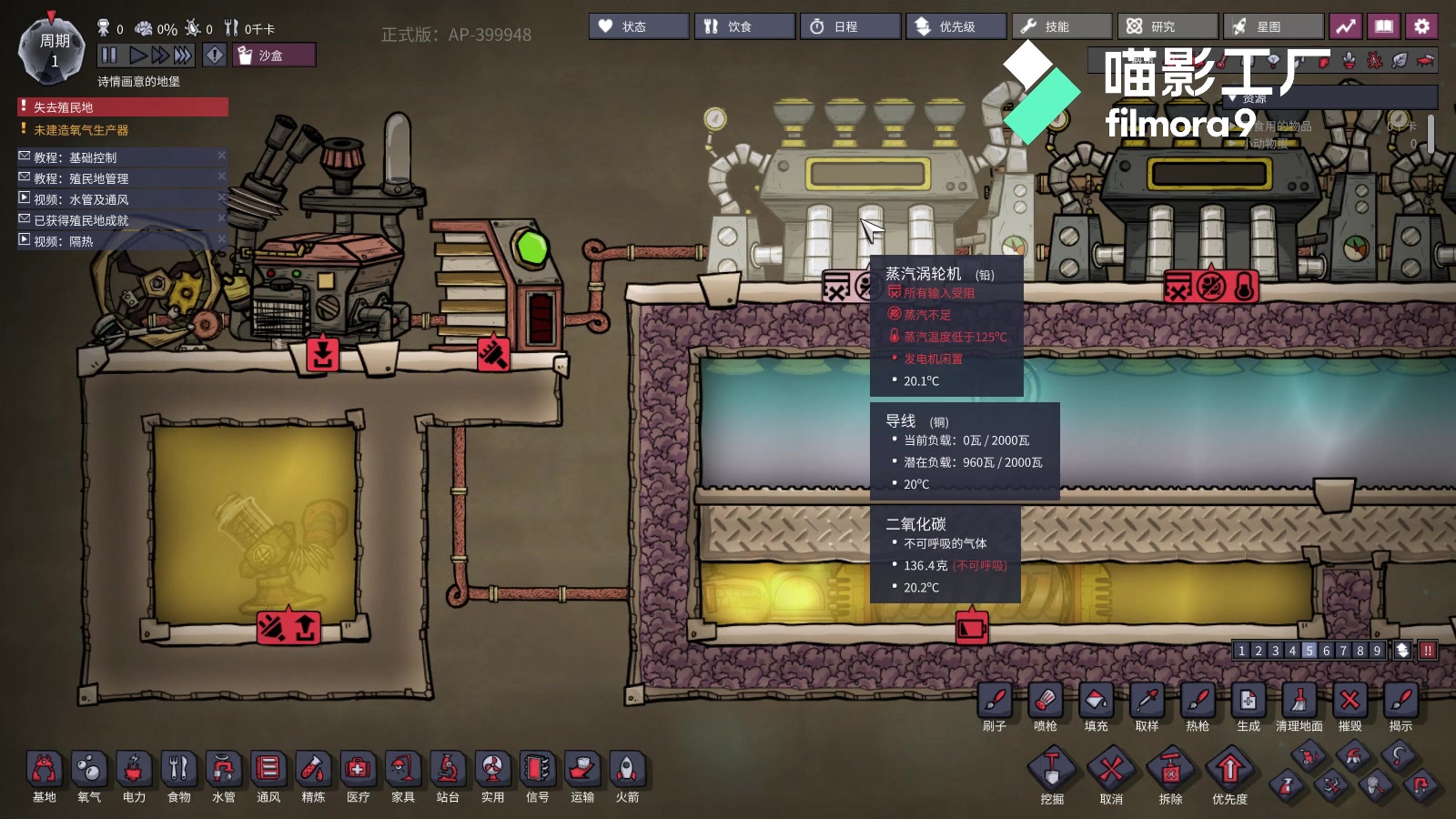
Task: Open the settings gear menu
Action: click(x=1421, y=26)
